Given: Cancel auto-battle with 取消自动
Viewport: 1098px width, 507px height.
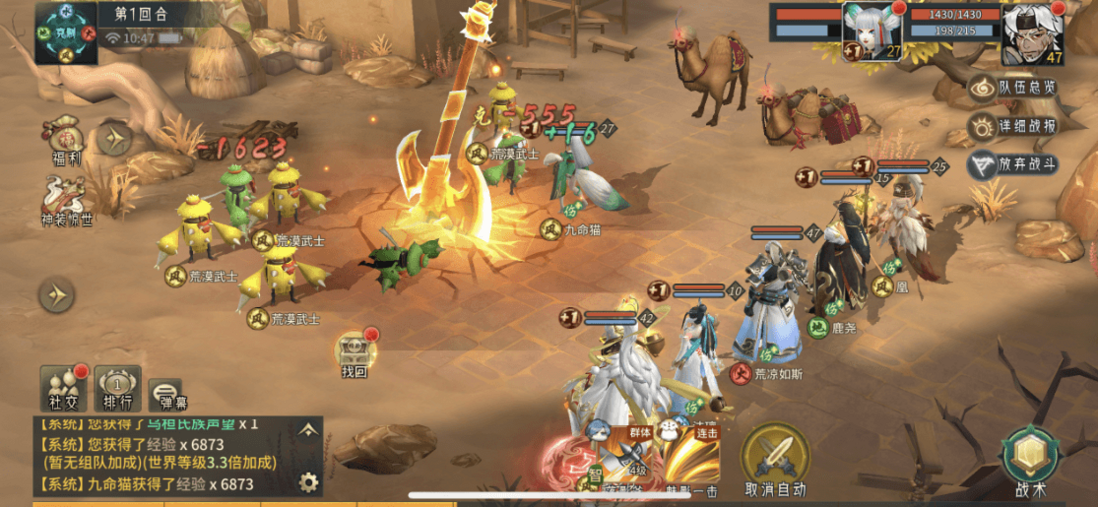Looking at the screenshot, I should point(775,462).
